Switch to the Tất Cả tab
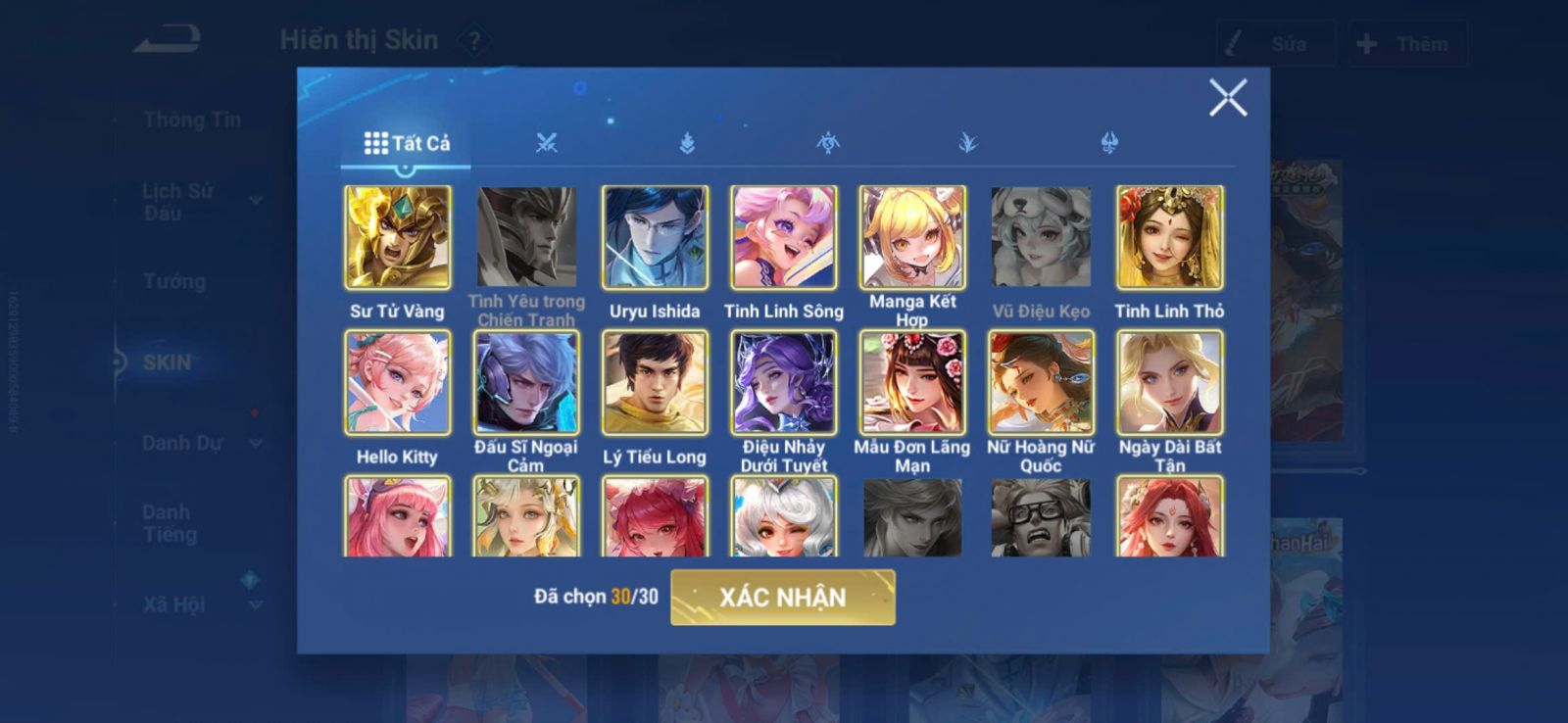 pyautogui.click(x=407, y=143)
